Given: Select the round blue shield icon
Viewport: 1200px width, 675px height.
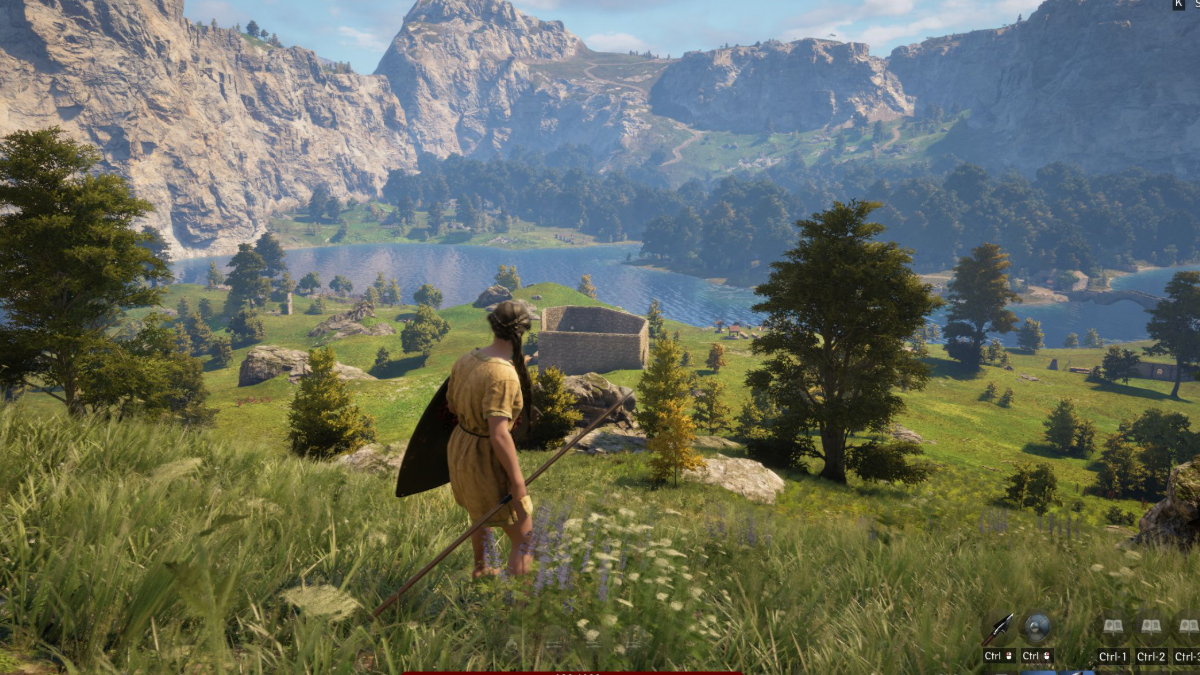Looking at the screenshot, I should pos(1037,627).
